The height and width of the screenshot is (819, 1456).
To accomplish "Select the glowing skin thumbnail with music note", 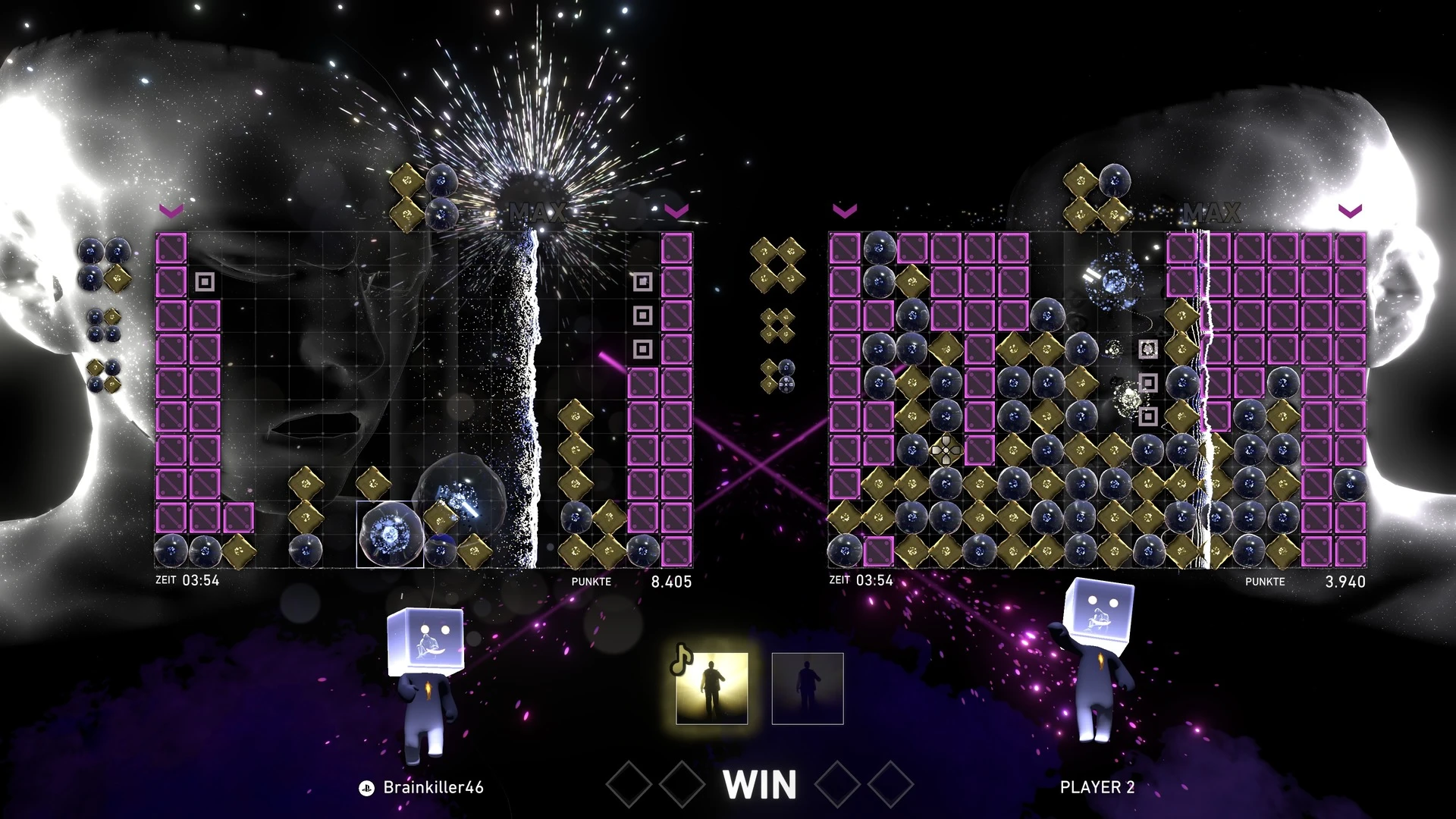I will [711, 689].
